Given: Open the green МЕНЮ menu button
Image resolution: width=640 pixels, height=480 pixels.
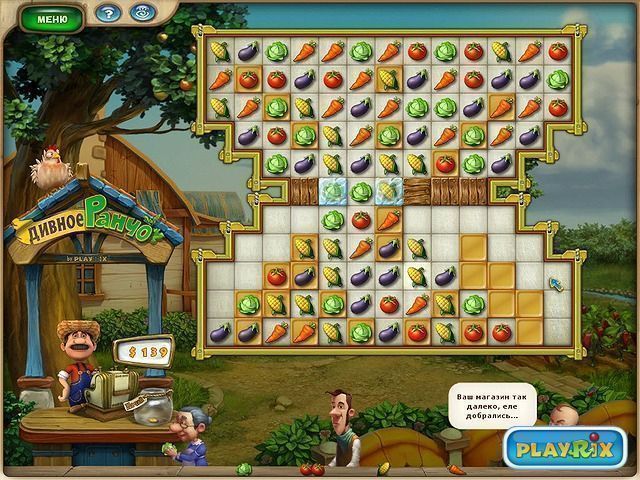Looking at the screenshot, I should pyautogui.click(x=52, y=18).
